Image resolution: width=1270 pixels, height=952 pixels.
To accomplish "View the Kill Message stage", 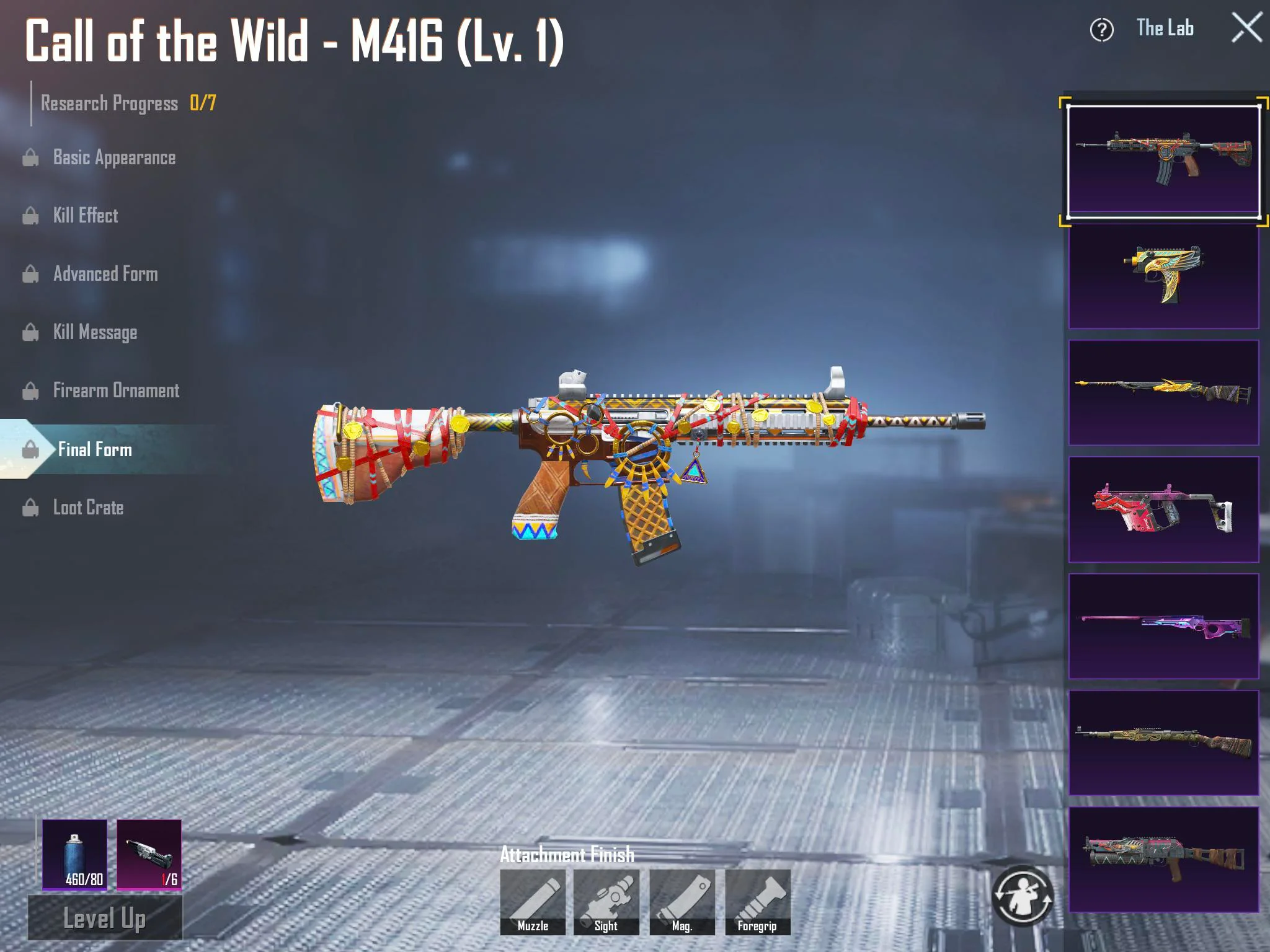I will (x=95, y=332).
